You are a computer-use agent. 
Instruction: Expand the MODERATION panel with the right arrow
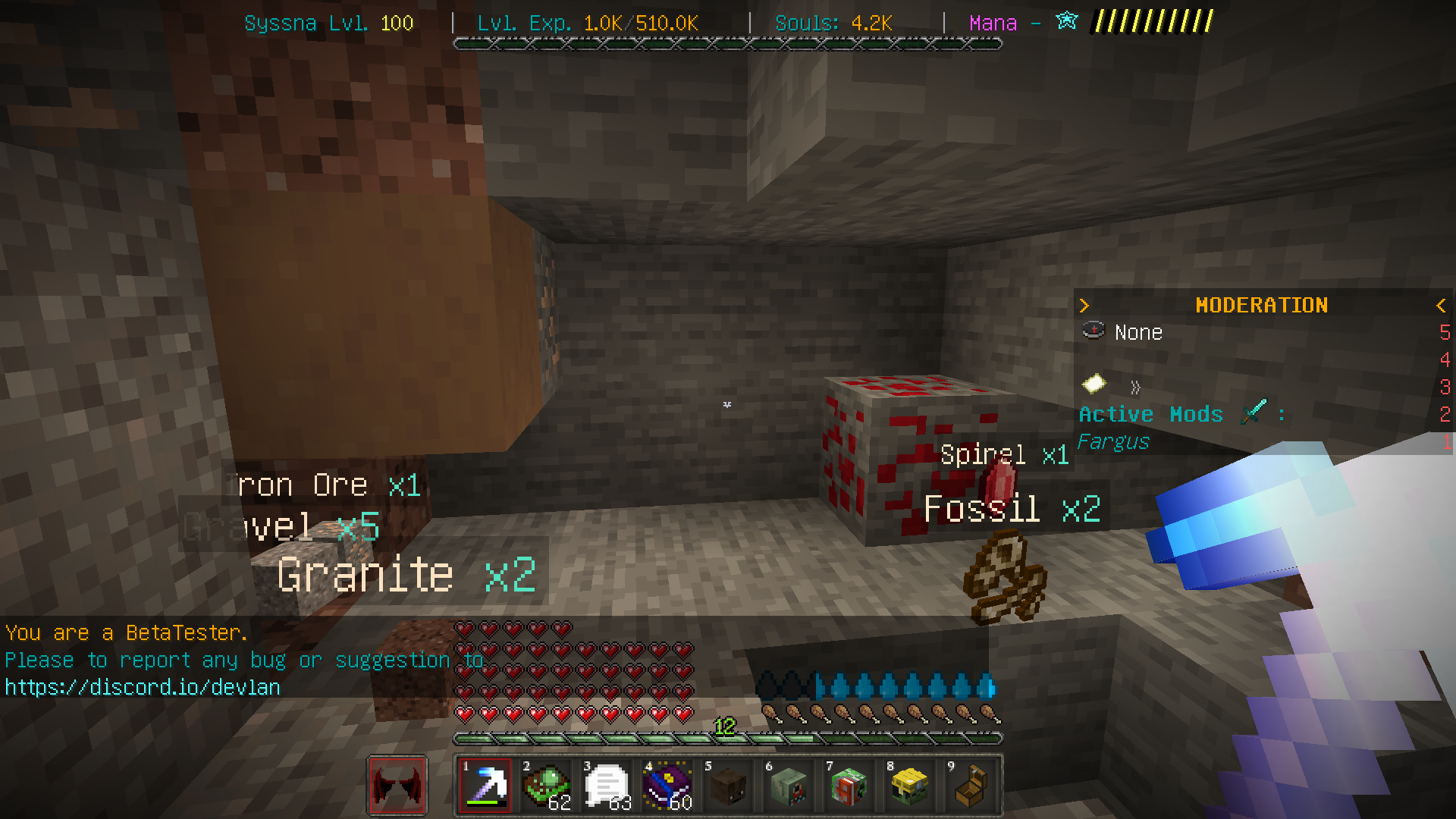[1084, 306]
